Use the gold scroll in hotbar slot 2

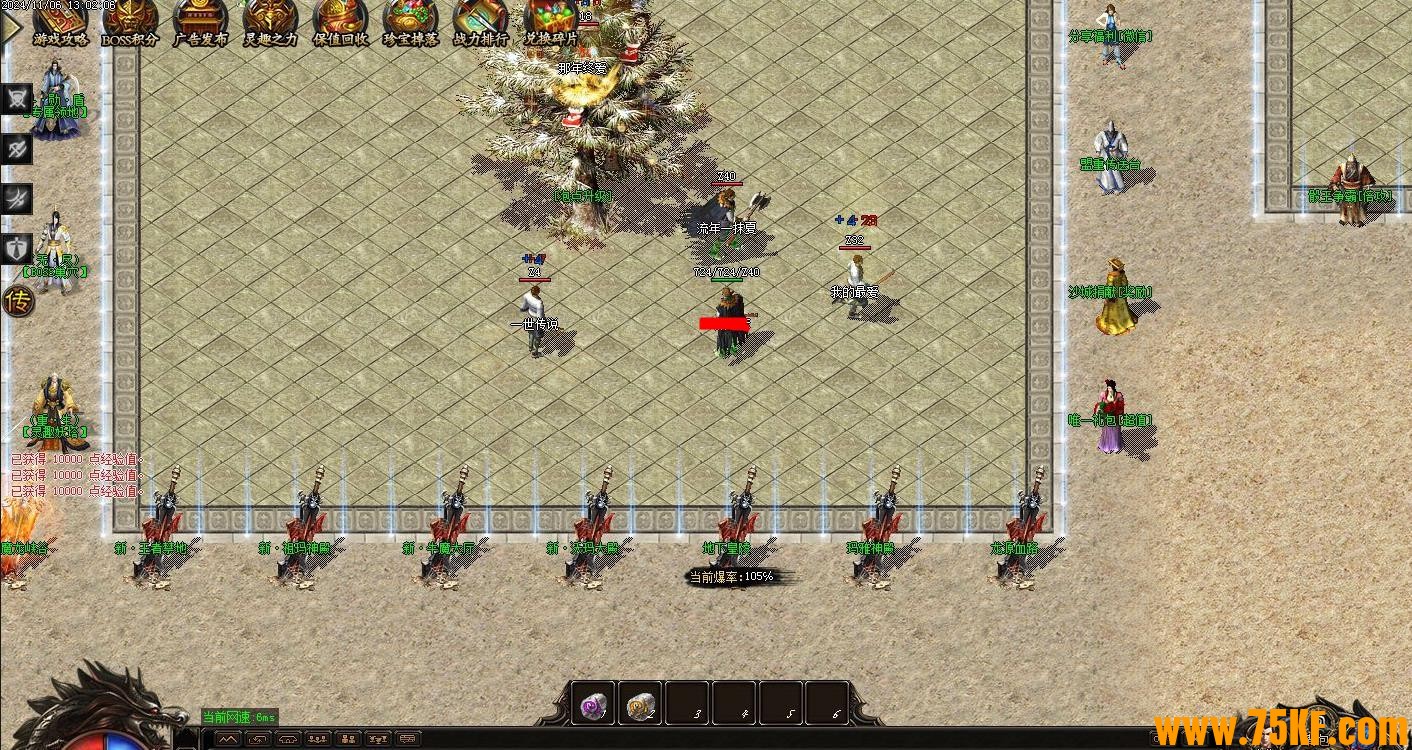(x=640, y=706)
